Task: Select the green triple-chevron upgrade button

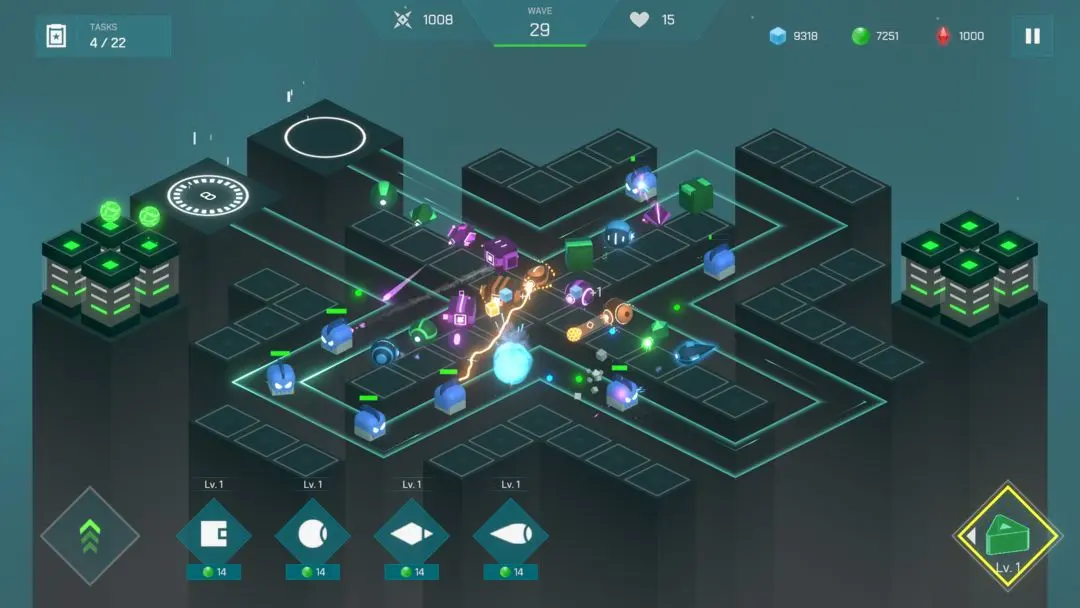Action: 90,535
